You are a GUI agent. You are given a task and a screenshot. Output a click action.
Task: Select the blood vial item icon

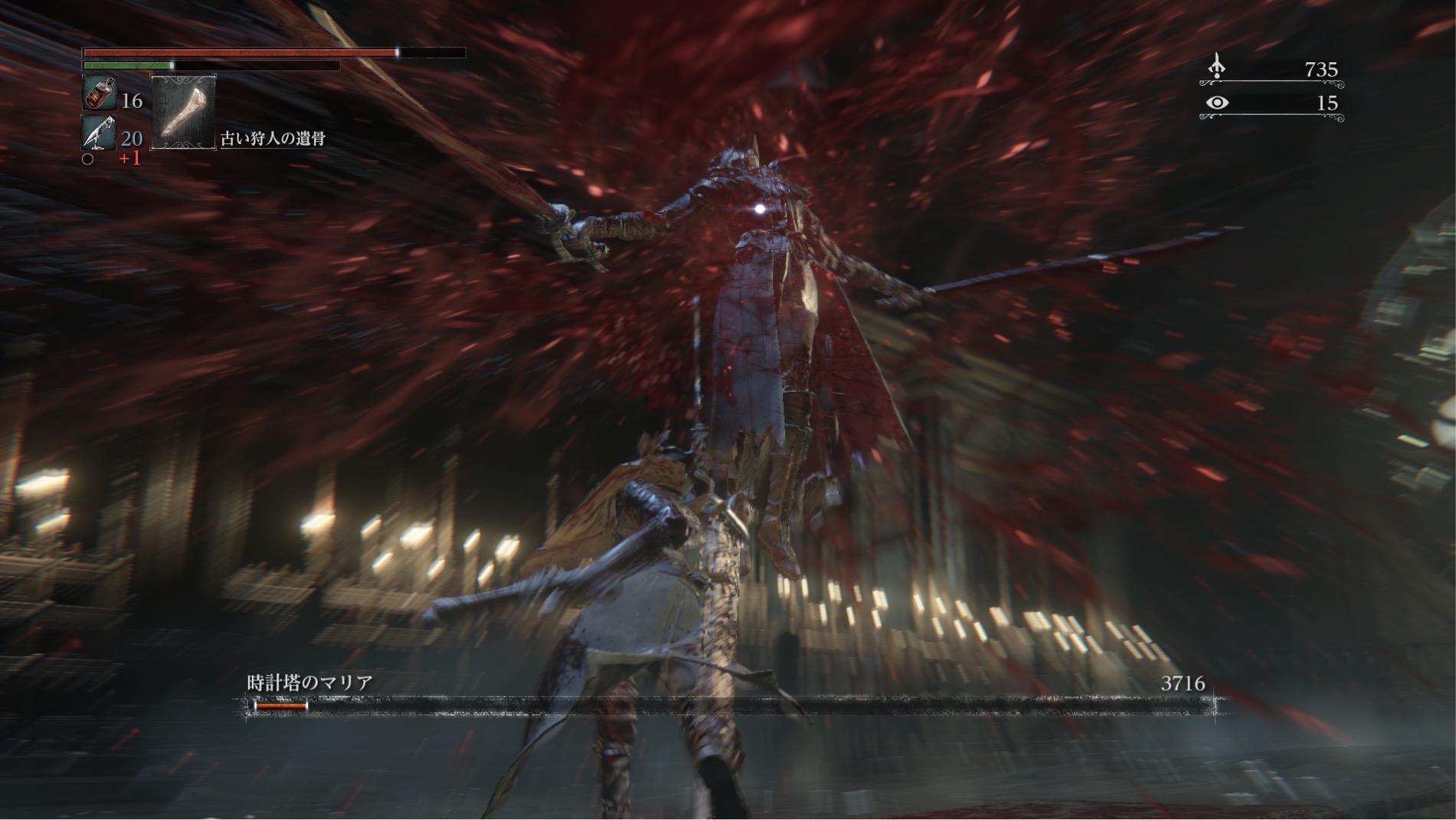click(100, 93)
